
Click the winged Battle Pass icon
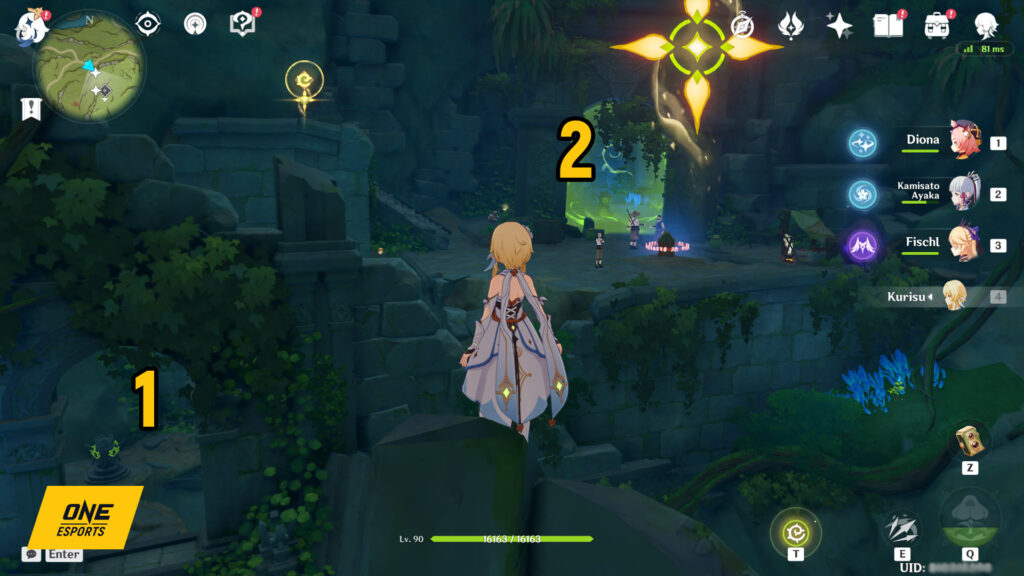click(x=792, y=25)
